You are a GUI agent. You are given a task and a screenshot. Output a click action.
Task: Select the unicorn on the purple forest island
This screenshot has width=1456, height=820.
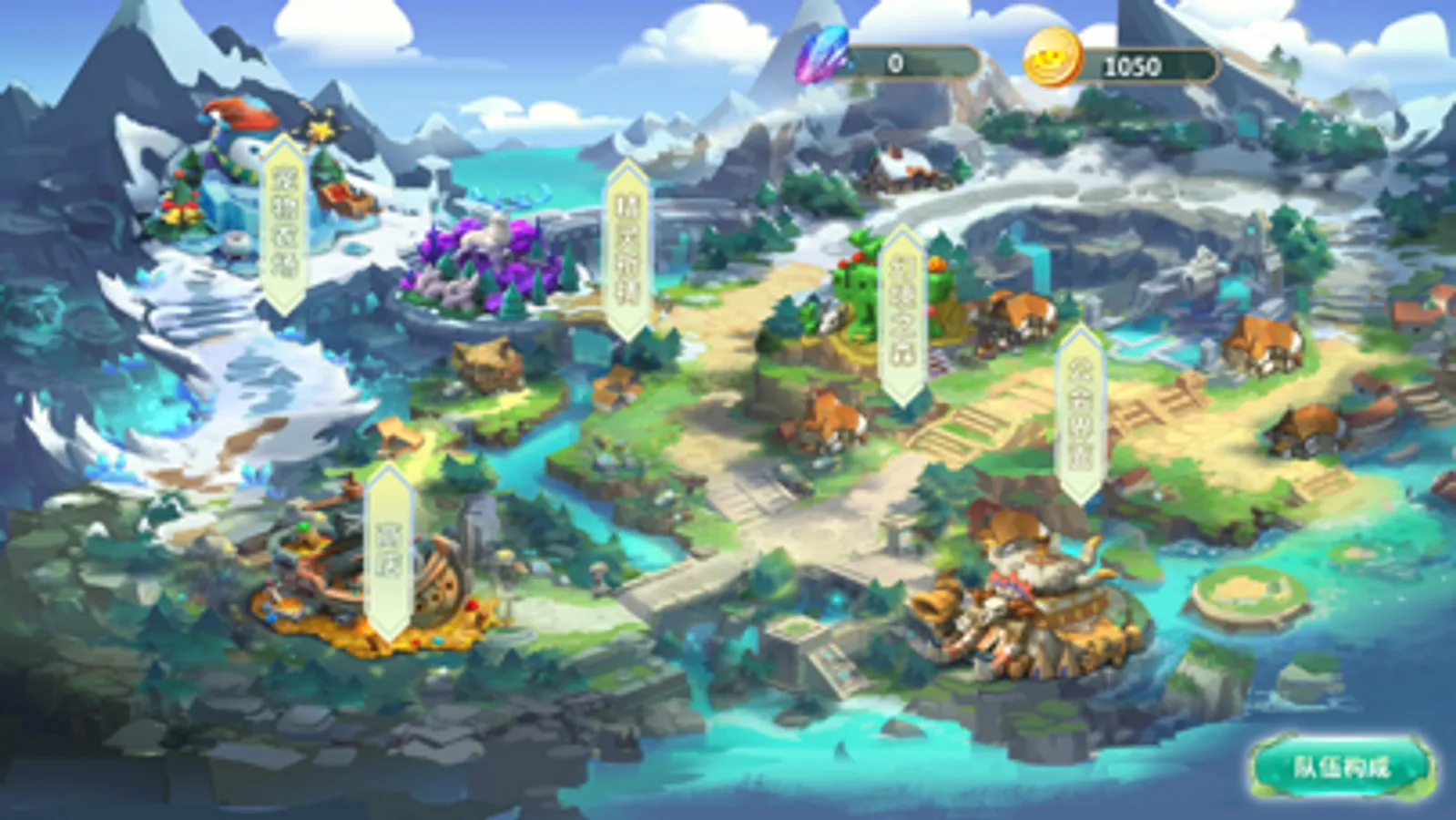tap(489, 232)
